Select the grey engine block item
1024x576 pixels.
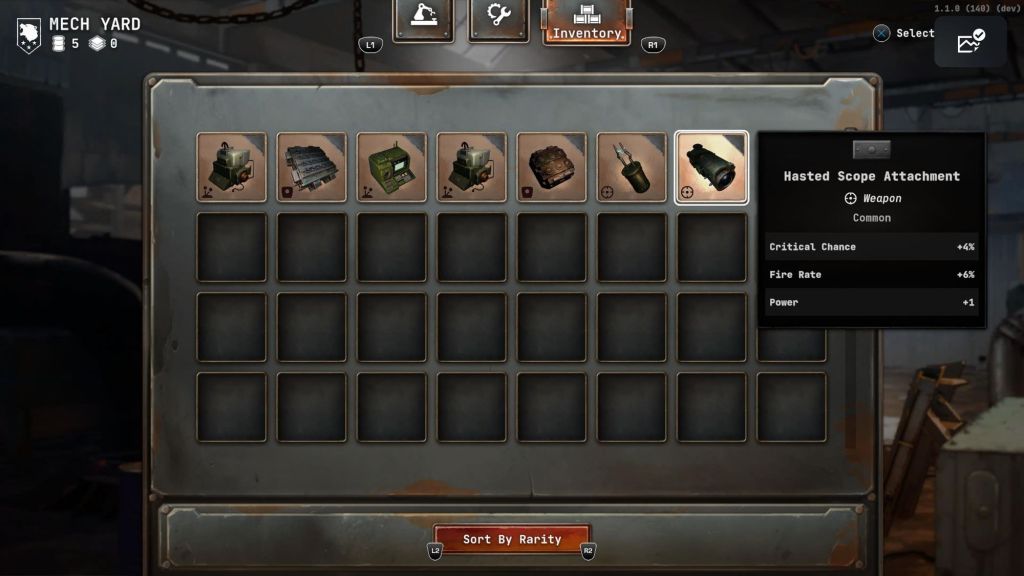pos(312,167)
